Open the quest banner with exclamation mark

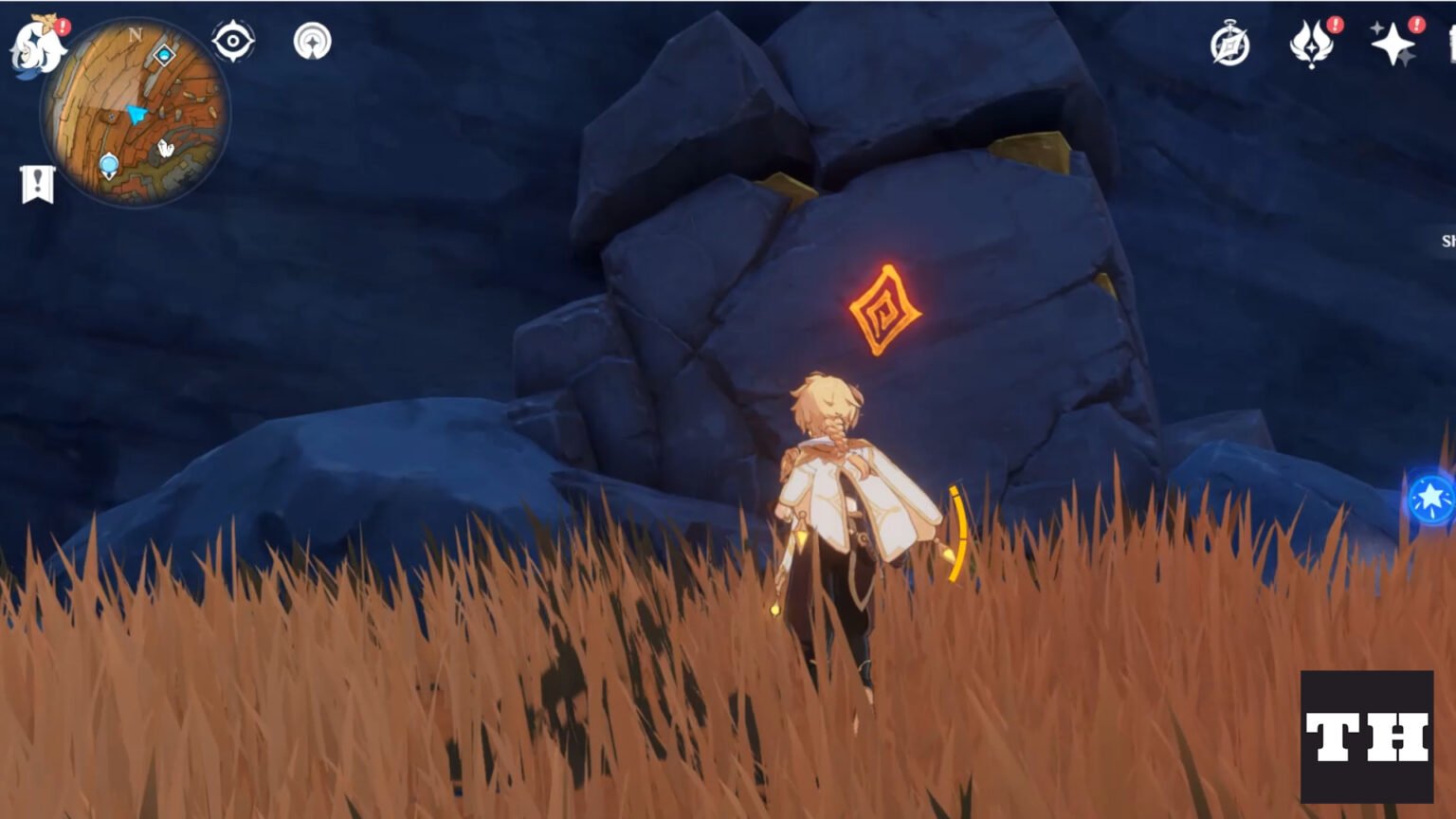coord(36,180)
